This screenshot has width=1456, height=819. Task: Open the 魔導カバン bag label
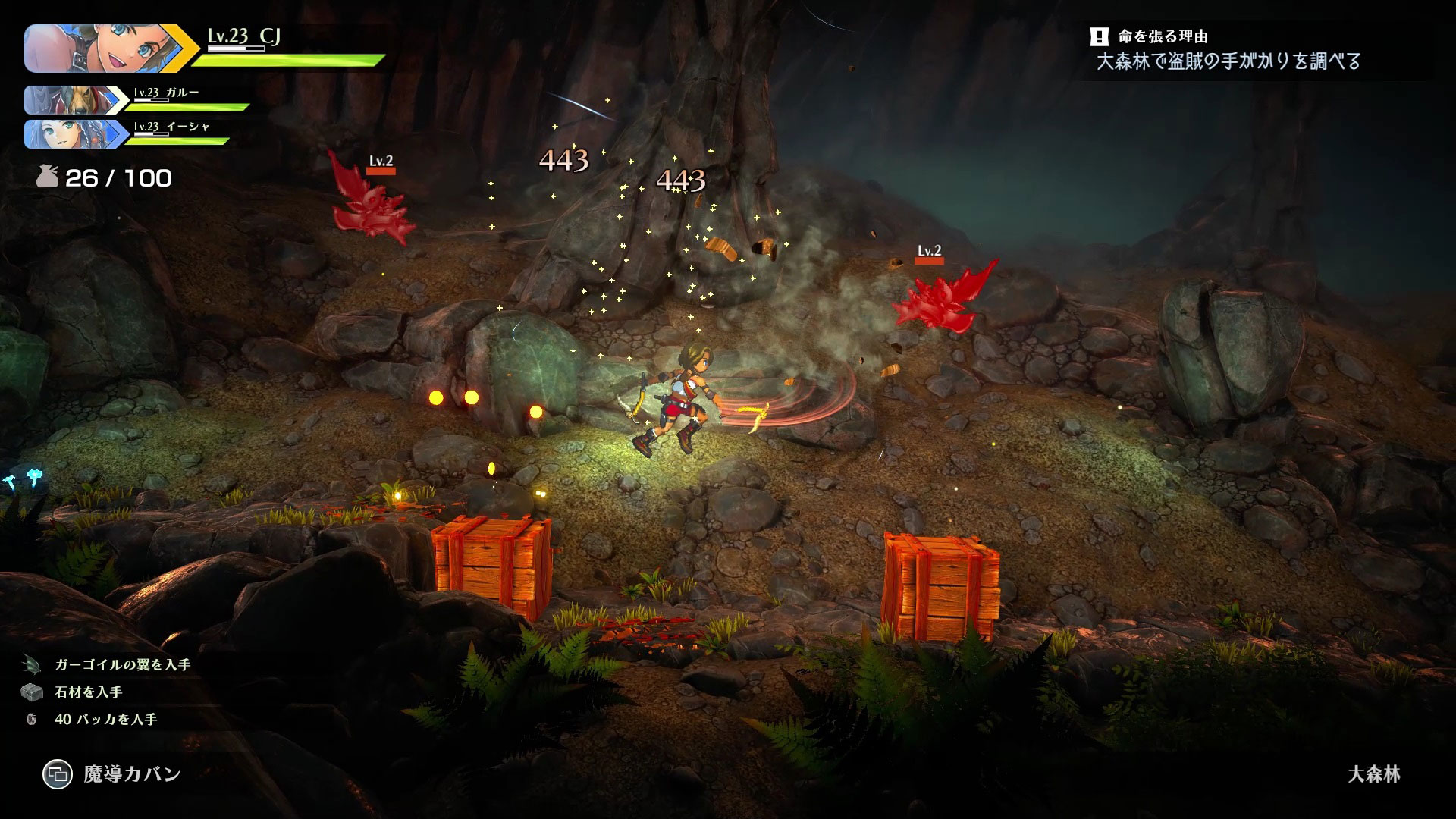click(x=131, y=774)
